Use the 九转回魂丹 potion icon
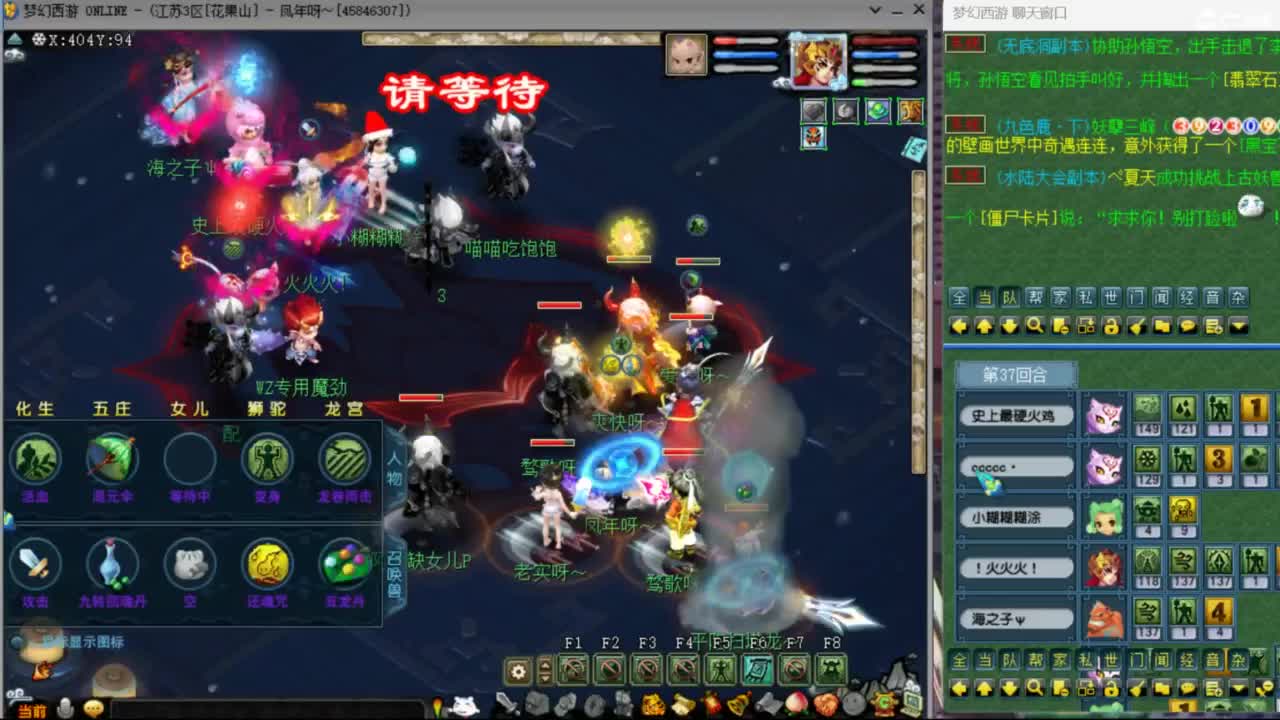Screen dimensions: 1280x720 click(x=113, y=562)
